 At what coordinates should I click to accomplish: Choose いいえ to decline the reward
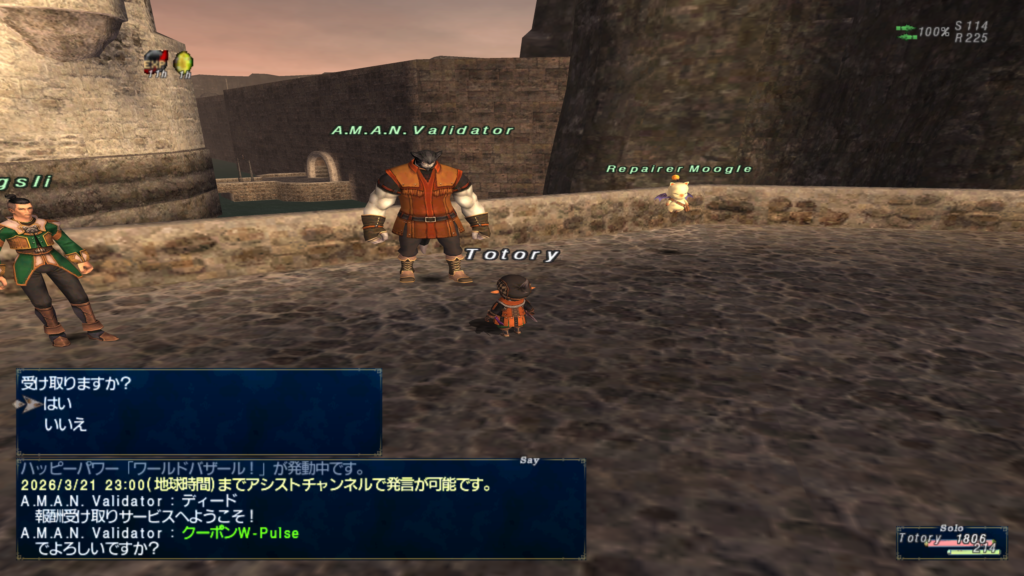(65, 424)
